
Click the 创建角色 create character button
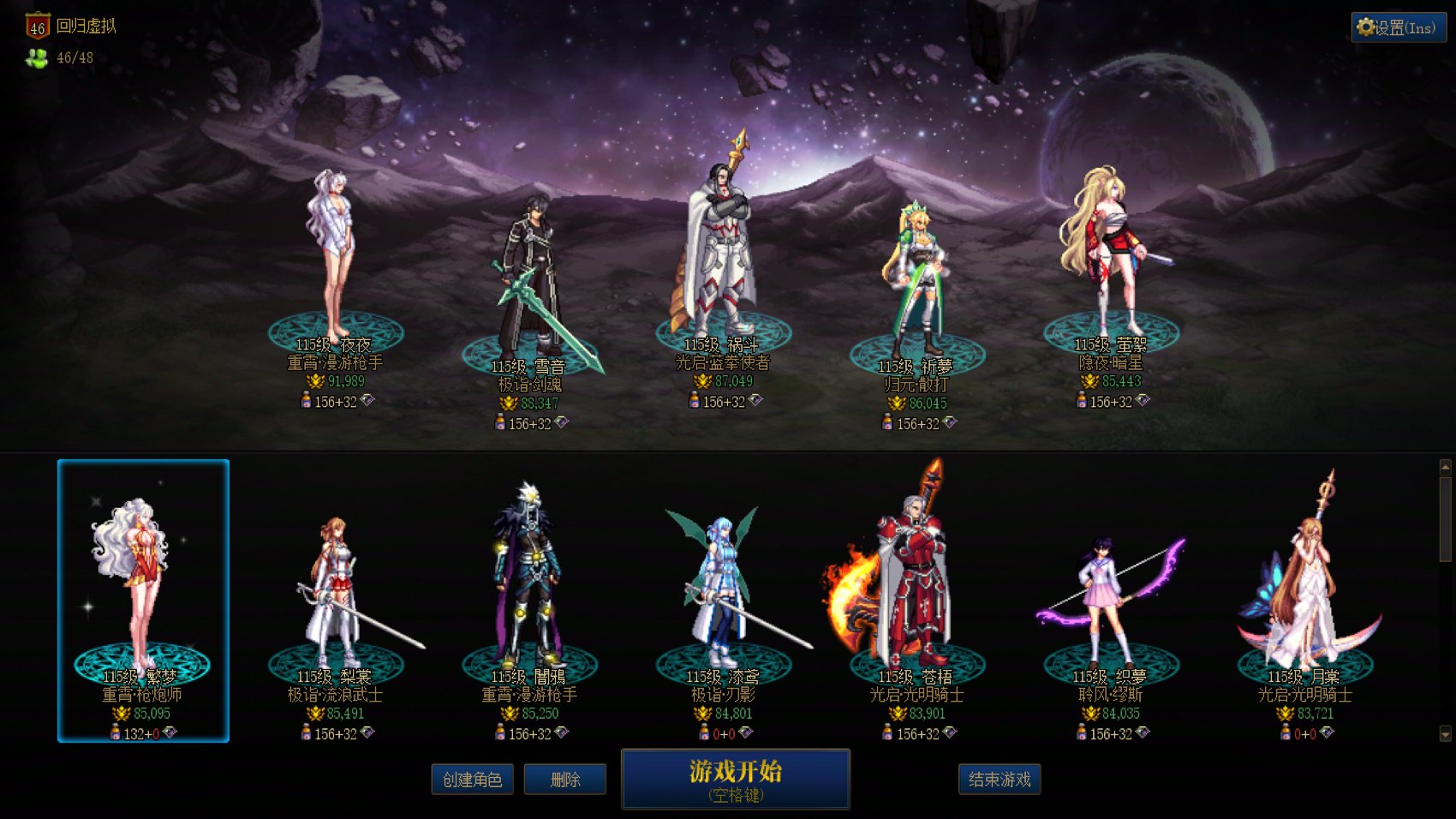[x=472, y=780]
